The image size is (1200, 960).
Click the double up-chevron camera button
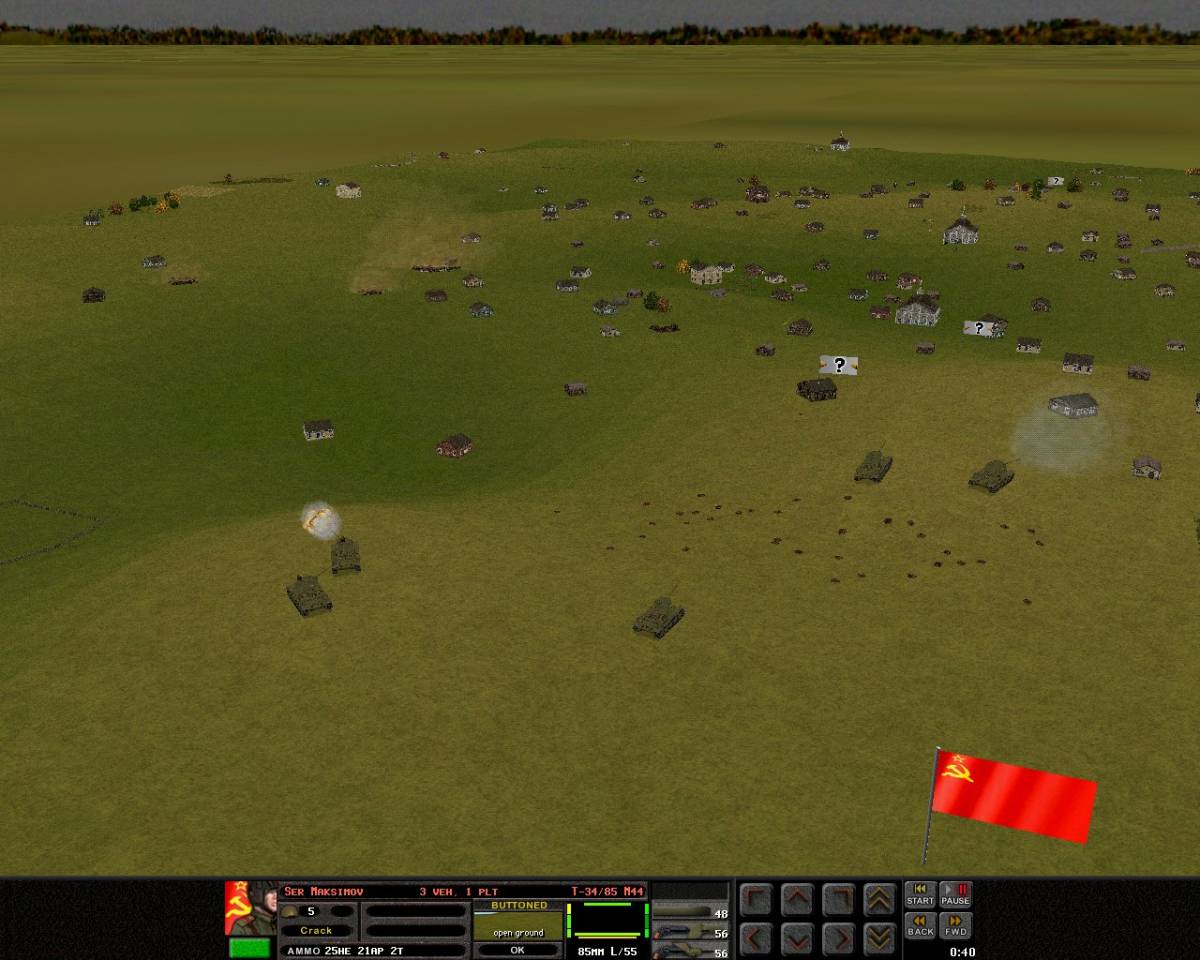coord(879,900)
